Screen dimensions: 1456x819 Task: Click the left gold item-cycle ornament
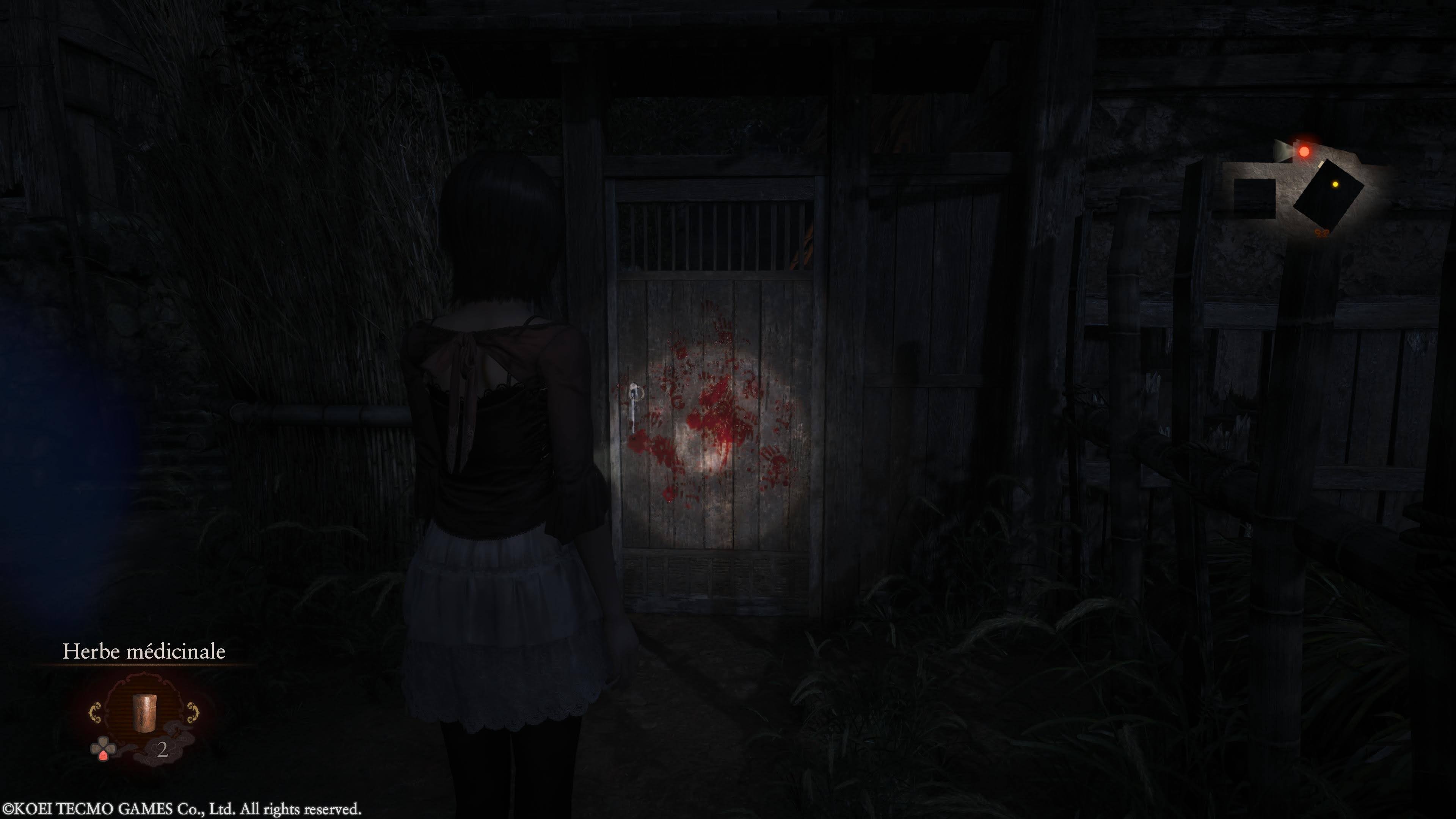point(96,712)
